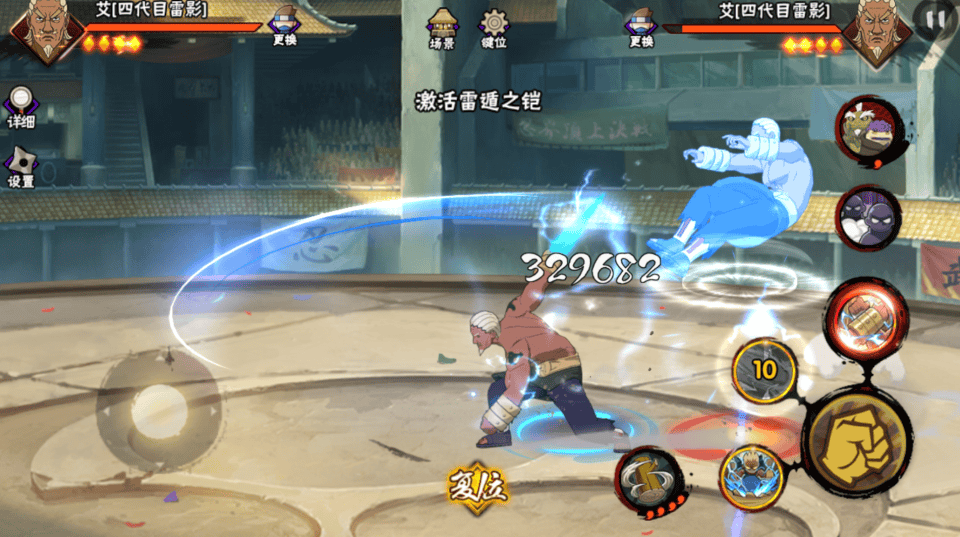Tap 更换 to swap the left fighter
The width and height of the screenshot is (960, 537).
284,27
